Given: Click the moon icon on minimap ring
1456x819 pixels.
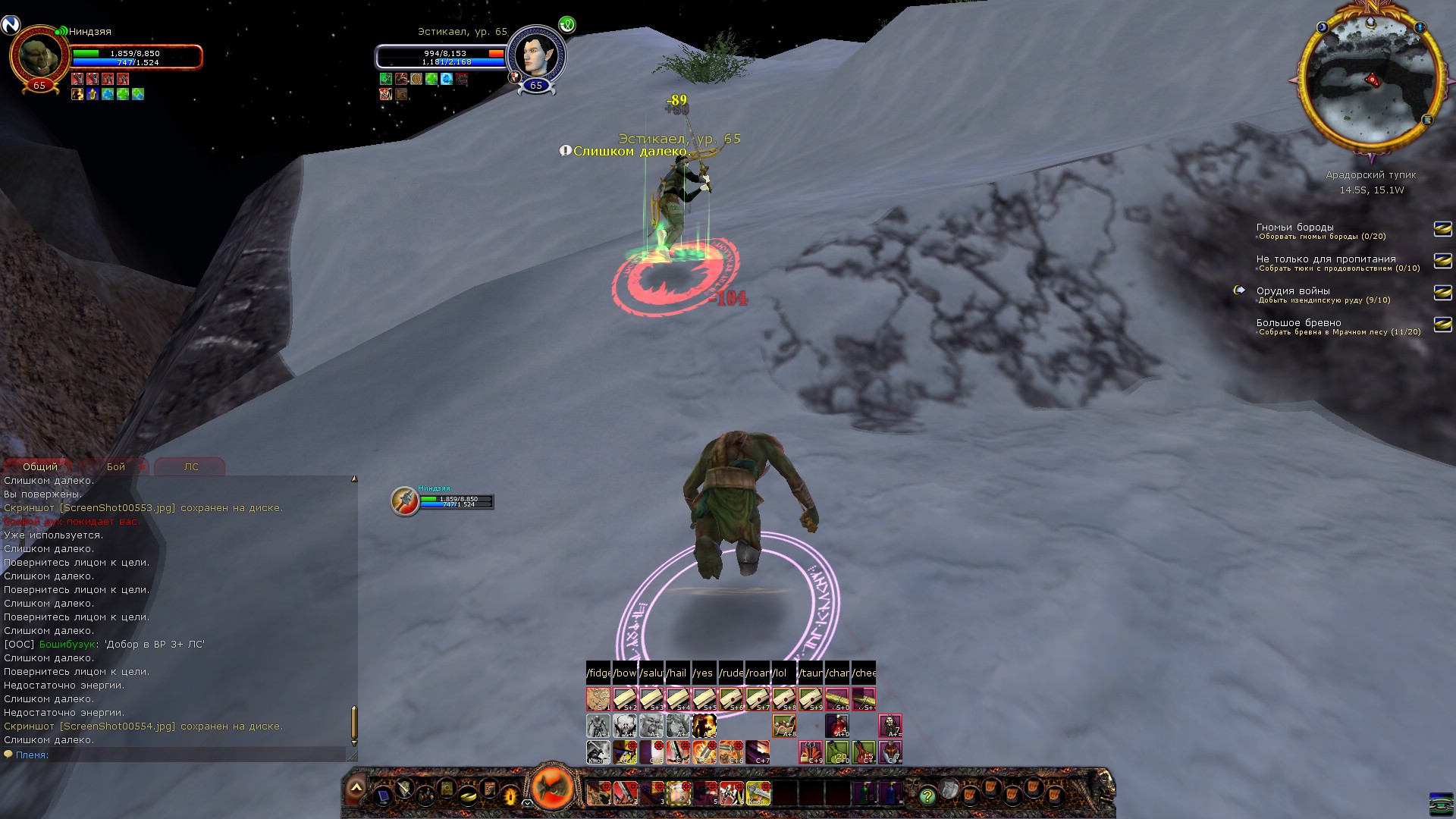Looking at the screenshot, I should (x=1323, y=28).
